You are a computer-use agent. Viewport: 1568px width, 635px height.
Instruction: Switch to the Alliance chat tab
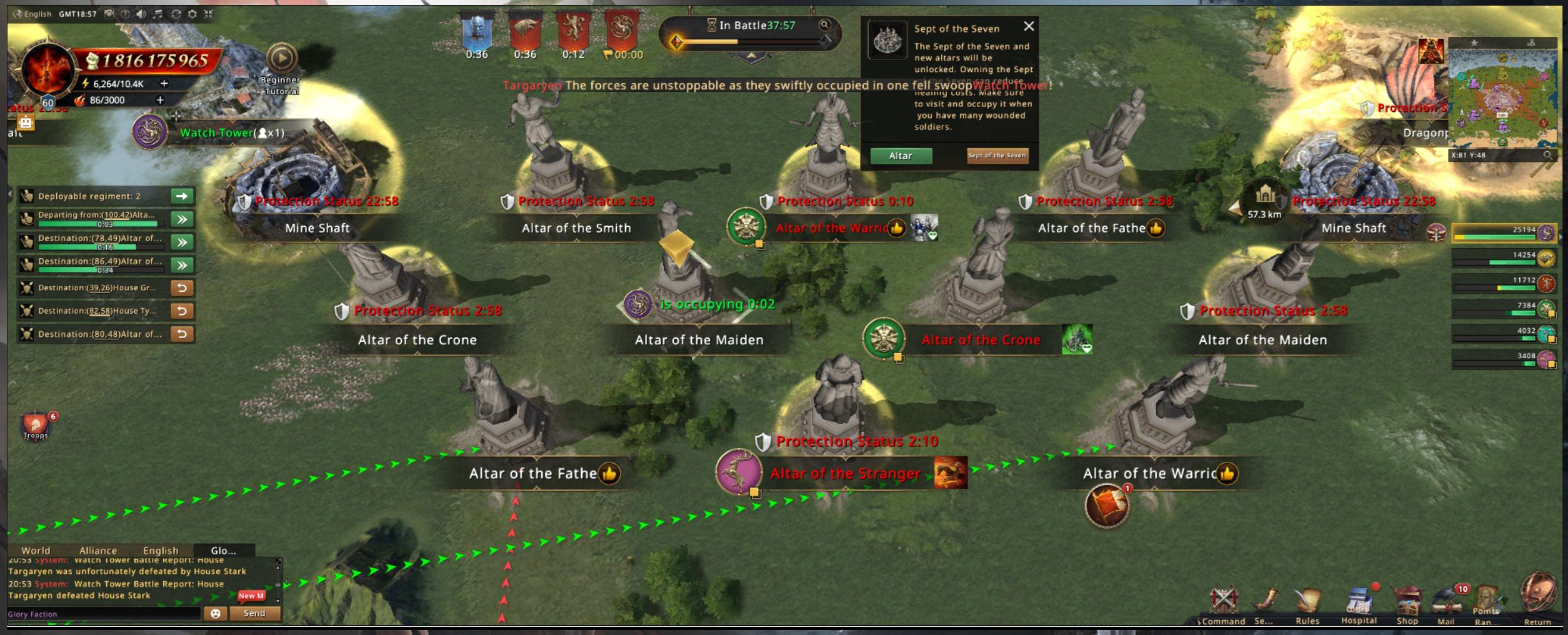[98, 551]
